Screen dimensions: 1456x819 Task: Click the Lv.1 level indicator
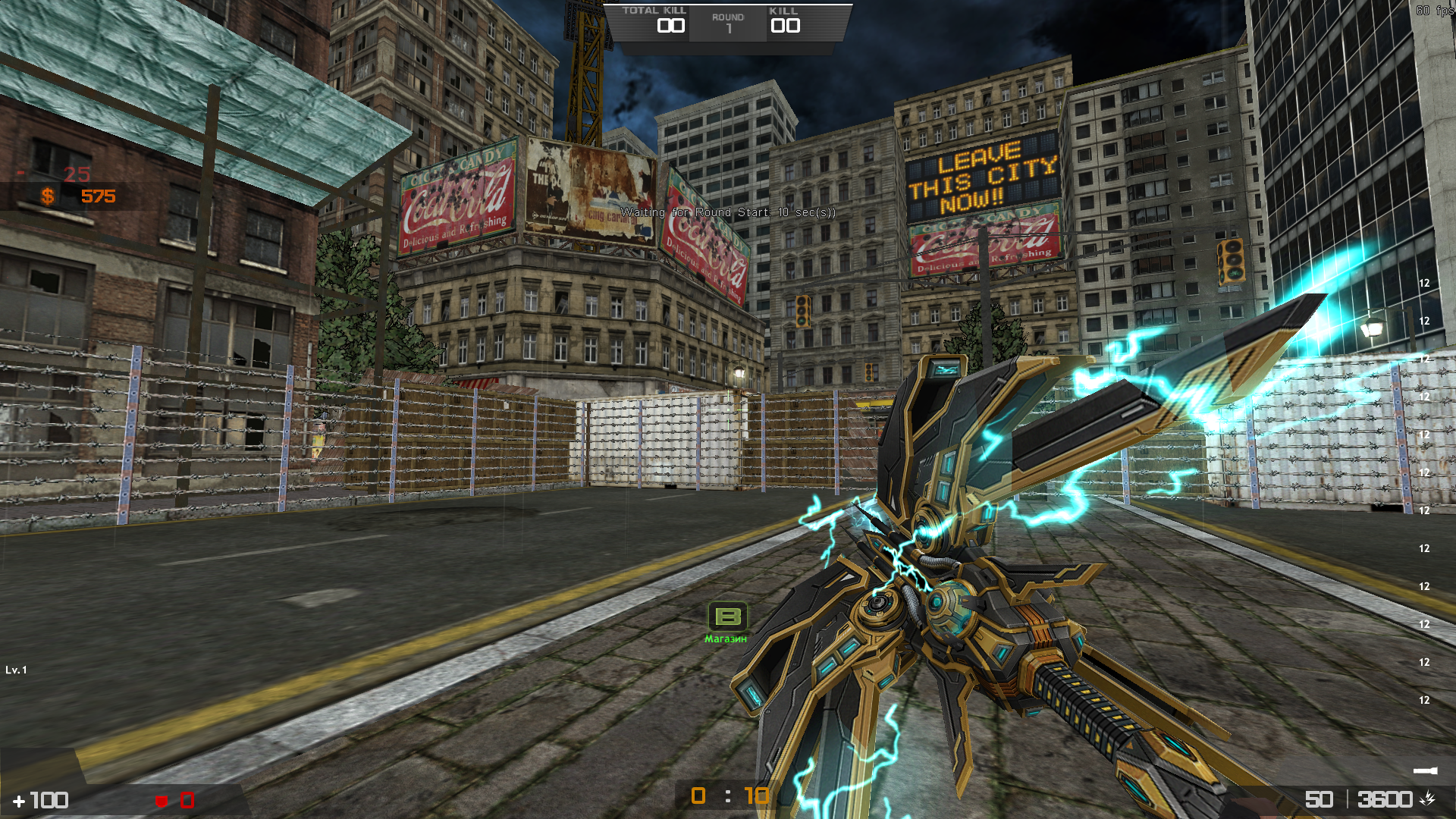pos(17,671)
